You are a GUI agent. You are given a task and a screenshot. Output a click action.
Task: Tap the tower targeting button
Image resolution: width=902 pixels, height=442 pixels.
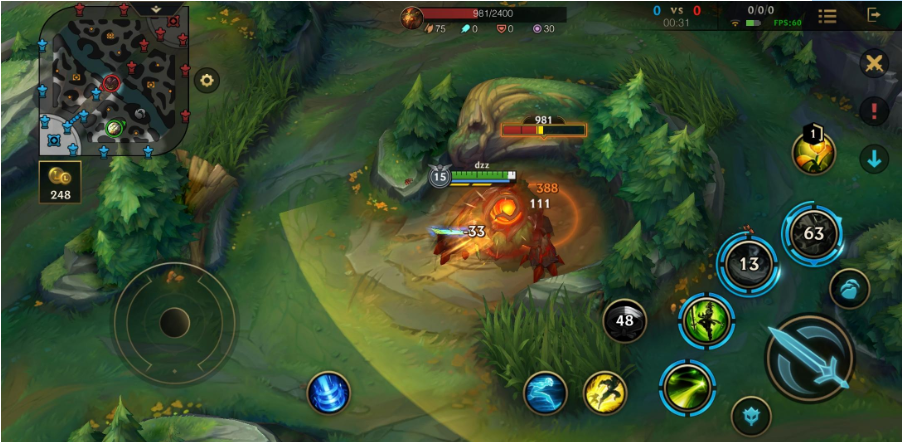[751, 415]
